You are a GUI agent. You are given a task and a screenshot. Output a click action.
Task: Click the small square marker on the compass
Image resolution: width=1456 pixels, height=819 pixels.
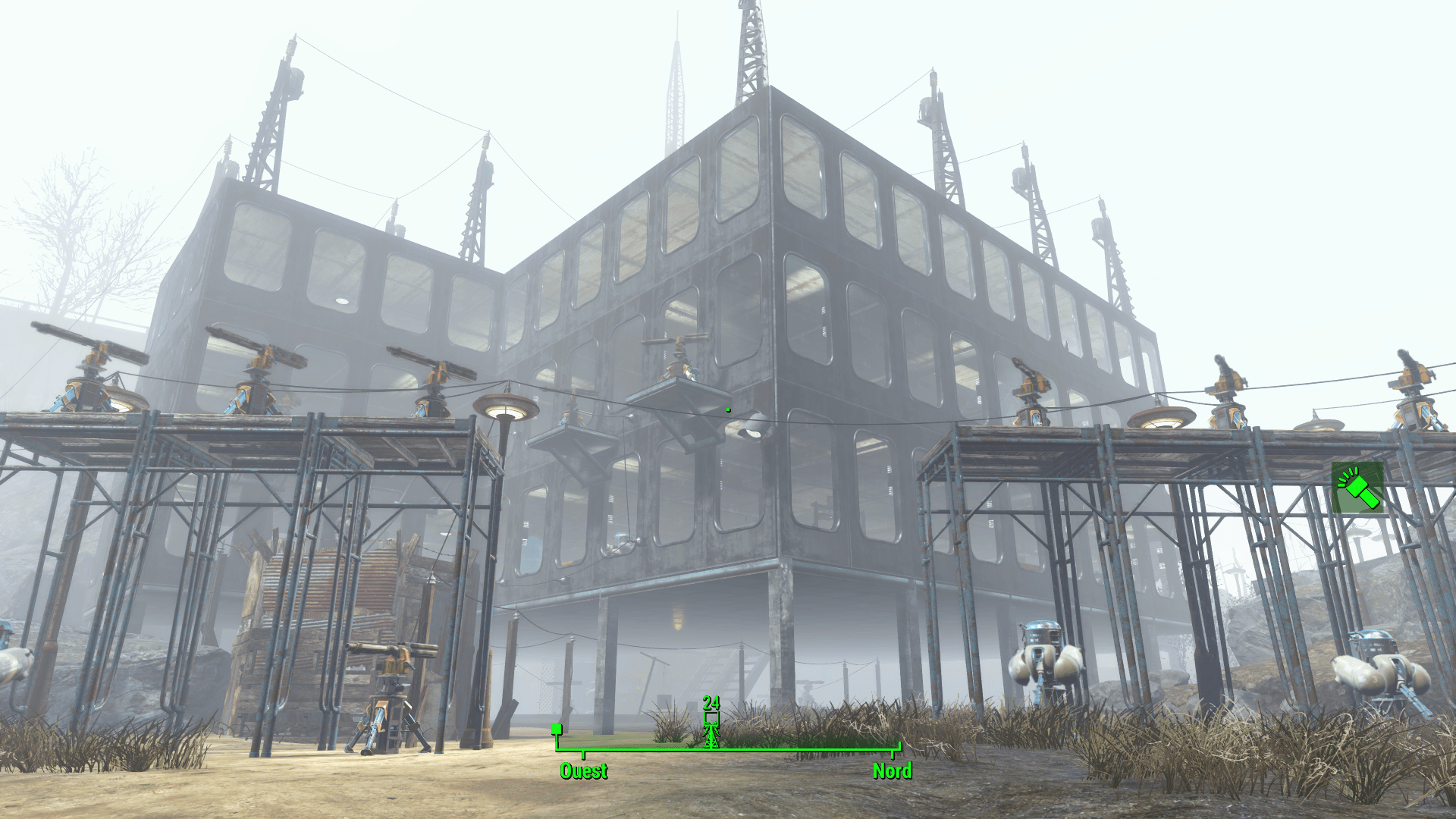557,730
